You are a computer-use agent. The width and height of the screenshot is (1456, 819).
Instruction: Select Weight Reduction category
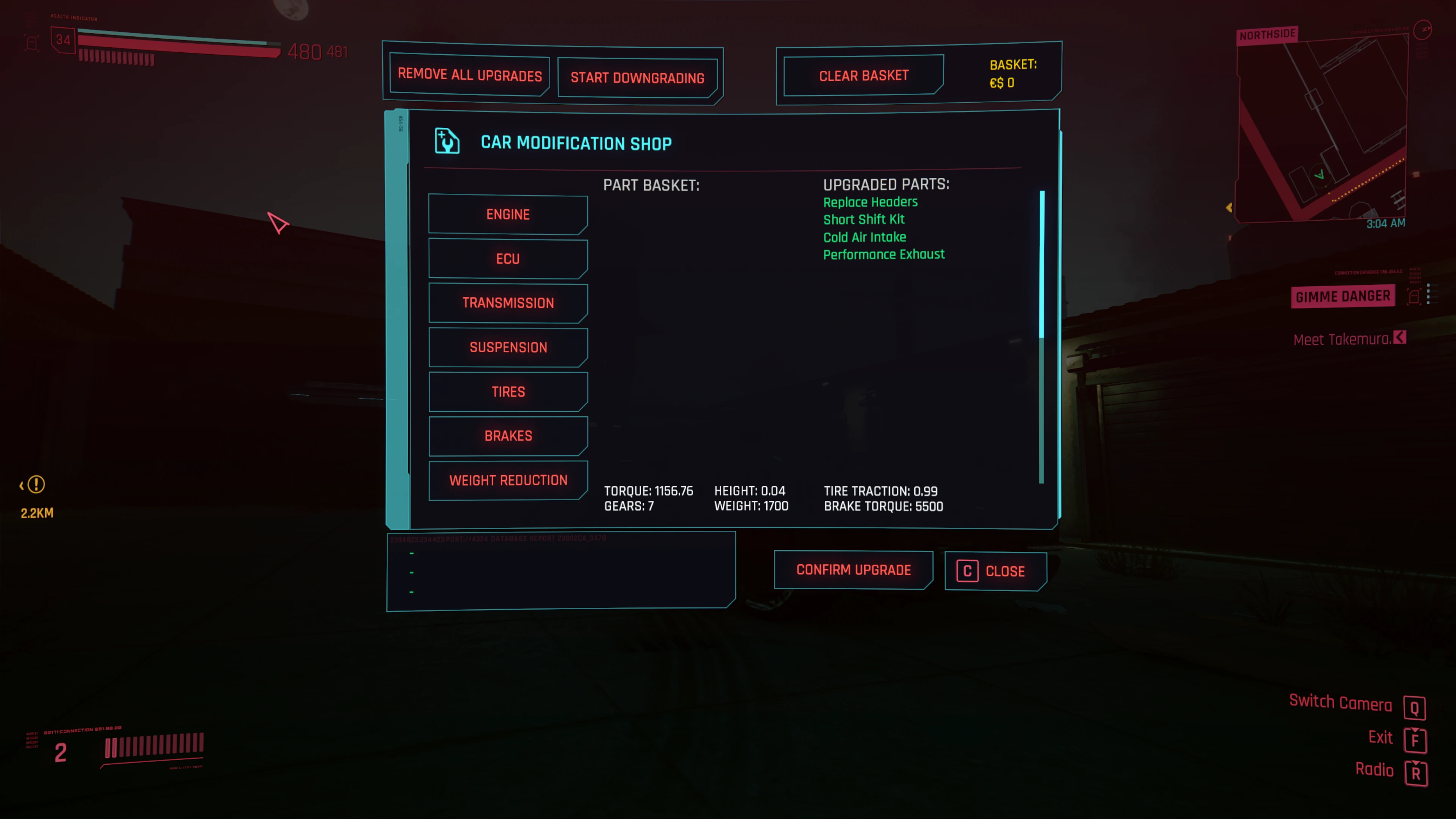tap(508, 480)
